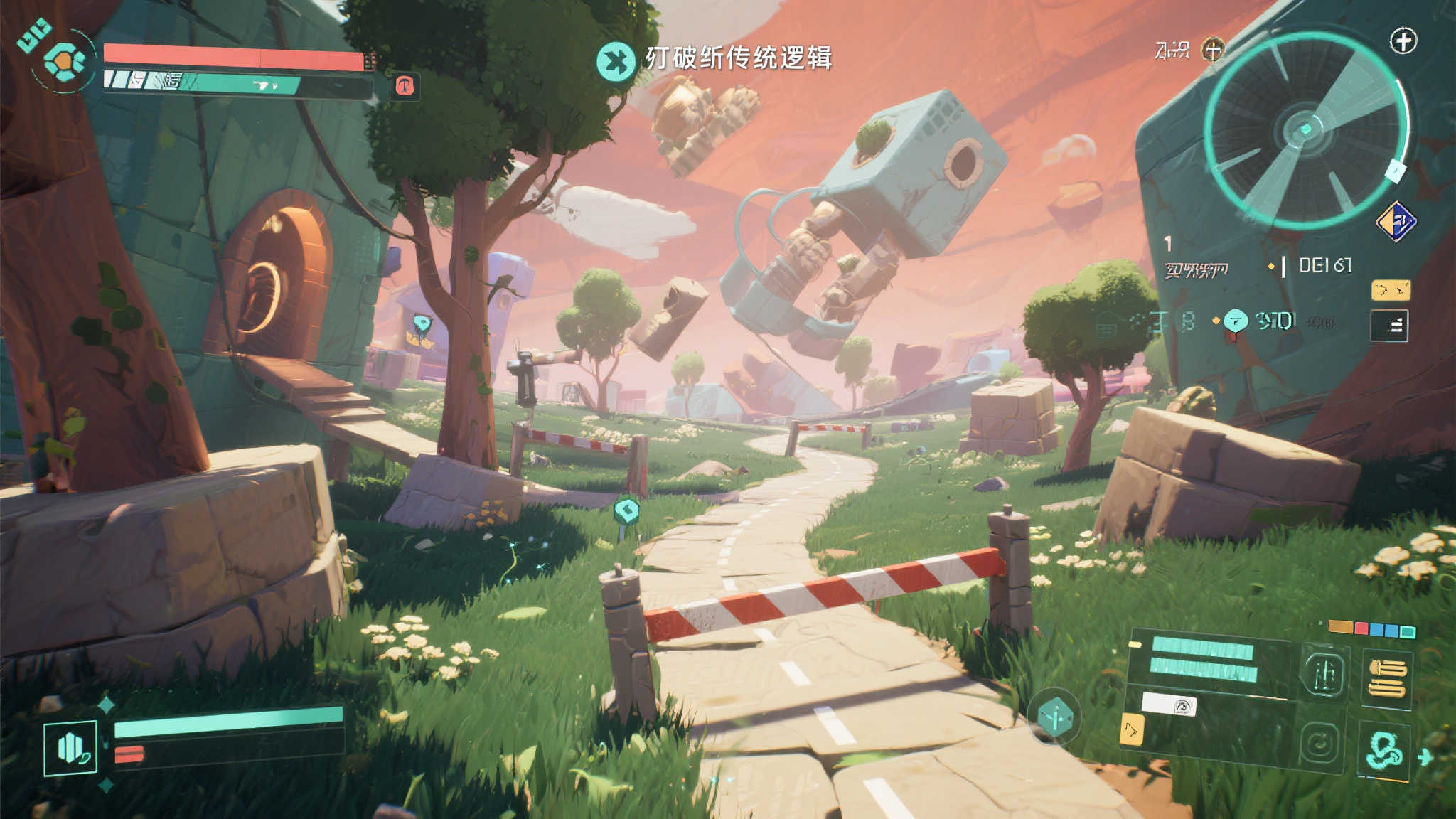Use the teal swirl ability slot

[1385, 750]
